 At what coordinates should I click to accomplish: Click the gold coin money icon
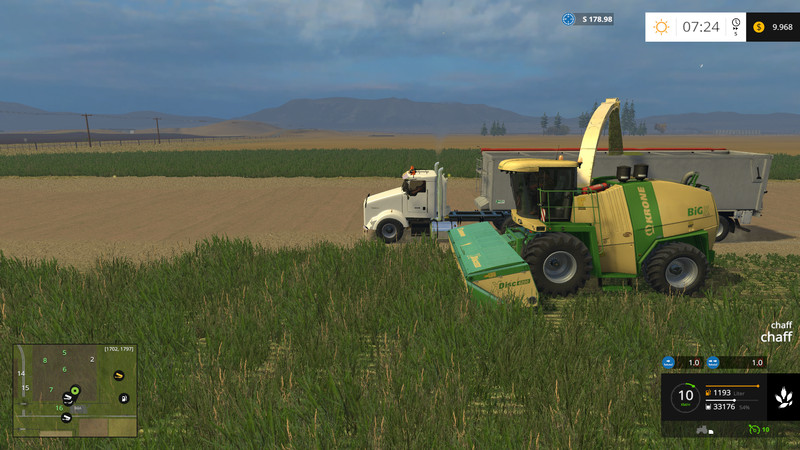point(759,27)
